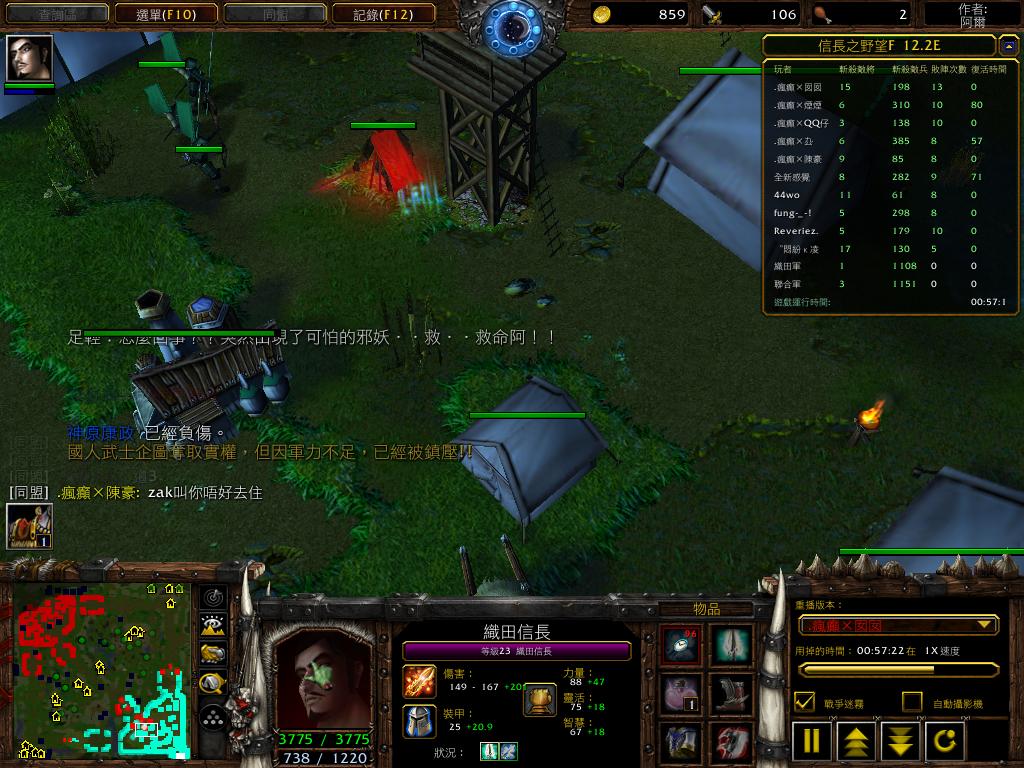Select the teal sword item slot
Screen dimensions: 1024x768
click(731, 645)
